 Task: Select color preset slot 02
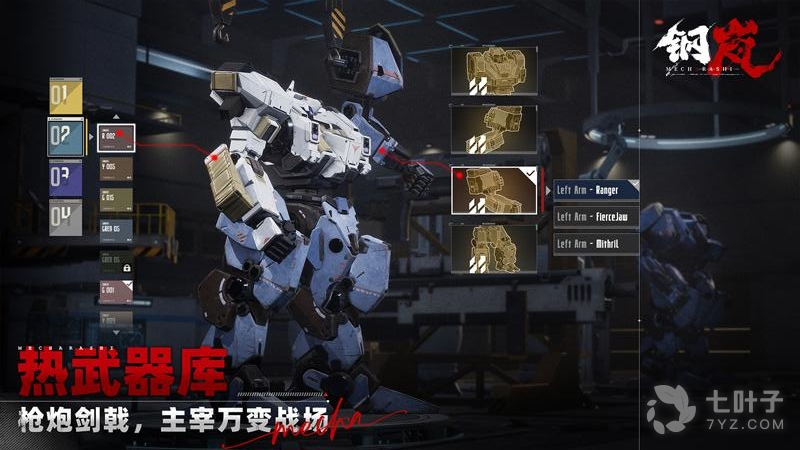point(65,138)
